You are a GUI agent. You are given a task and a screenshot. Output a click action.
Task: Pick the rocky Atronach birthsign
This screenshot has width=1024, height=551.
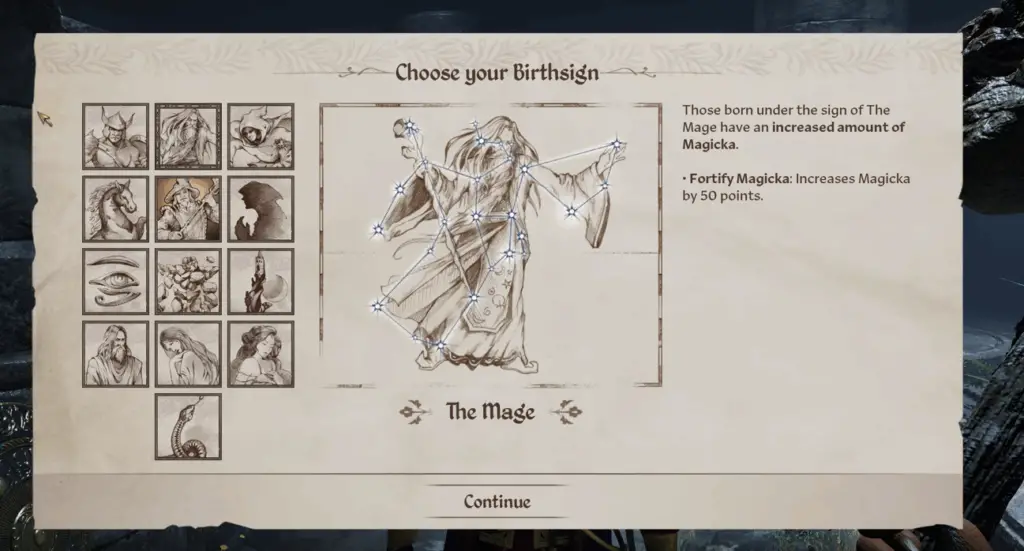click(188, 282)
